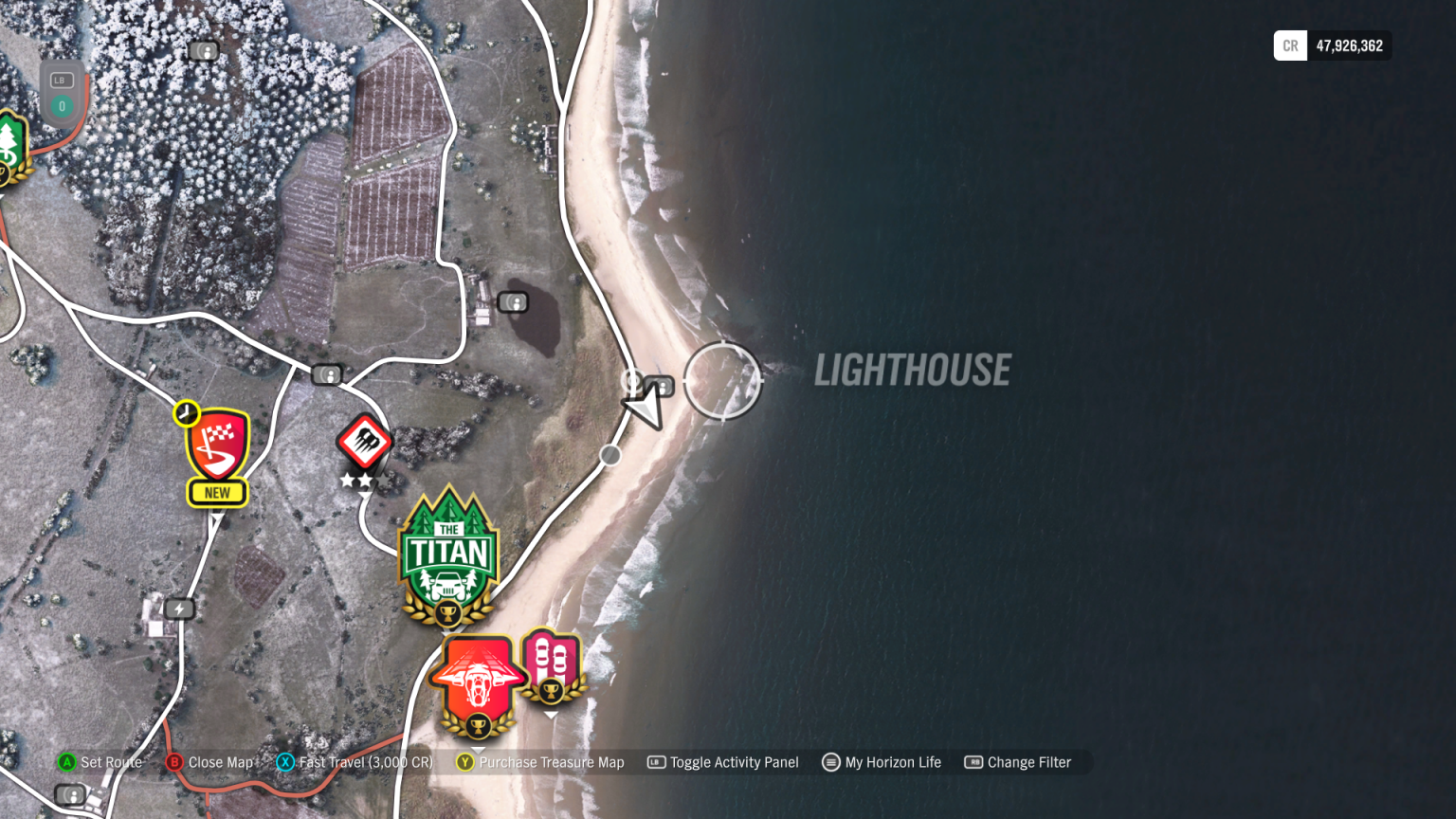Viewport: 1456px width, 819px height.
Task: Click the gray waypoint dot on the coastal road
Action: [x=610, y=455]
